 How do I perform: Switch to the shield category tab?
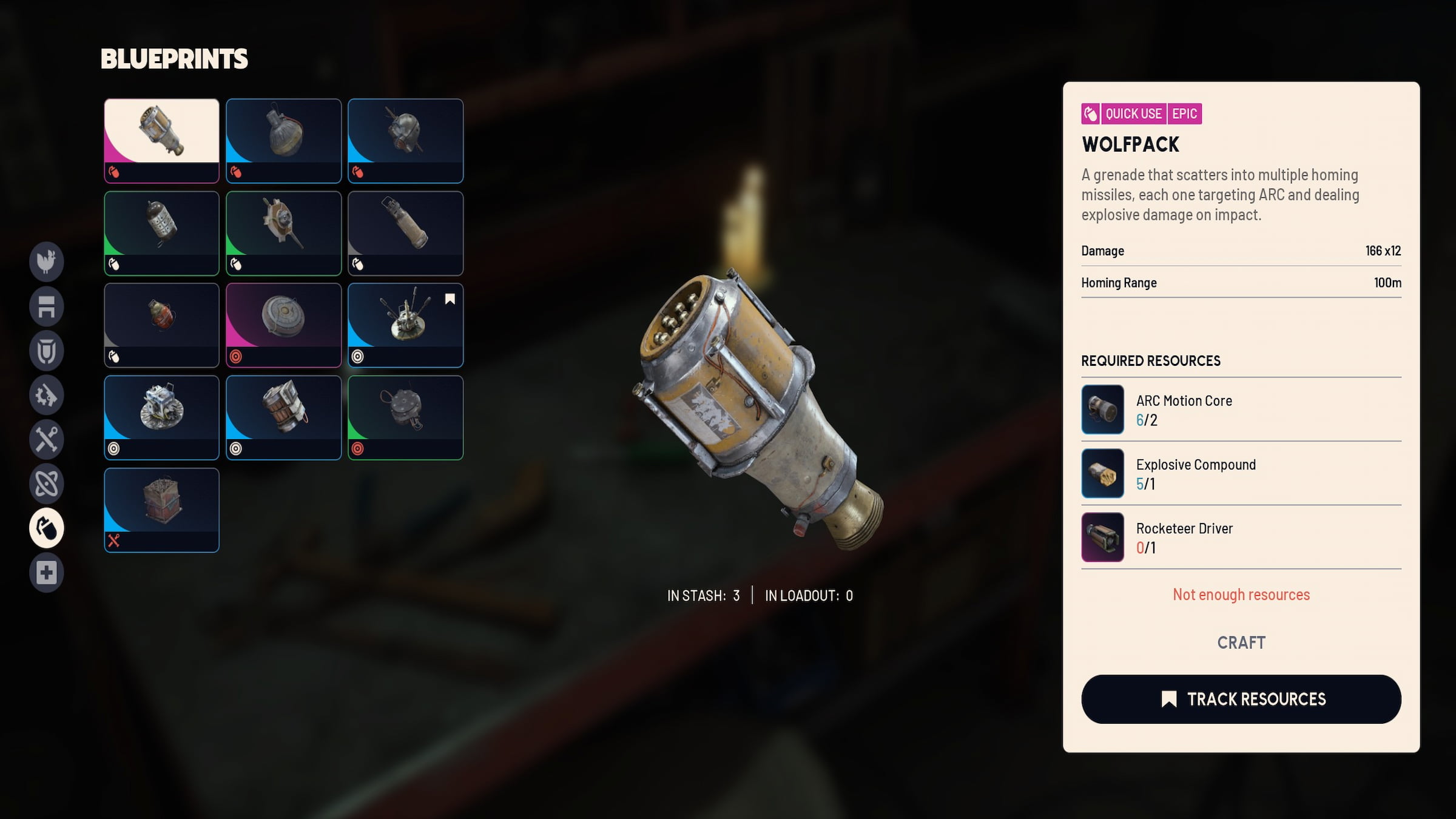click(x=47, y=351)
